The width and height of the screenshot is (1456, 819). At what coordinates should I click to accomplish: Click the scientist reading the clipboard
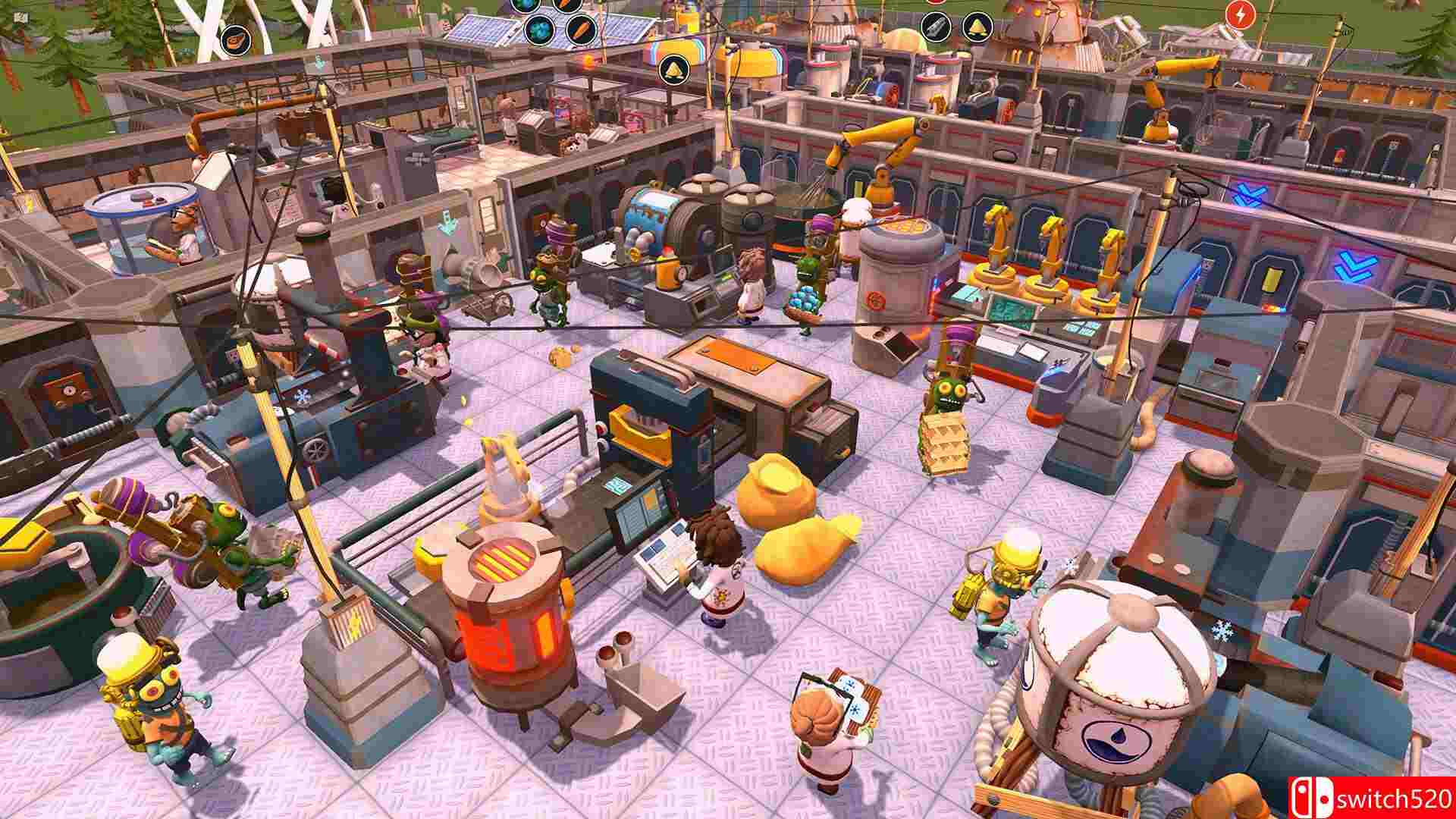pyautogui.click(x=827, y=724)
